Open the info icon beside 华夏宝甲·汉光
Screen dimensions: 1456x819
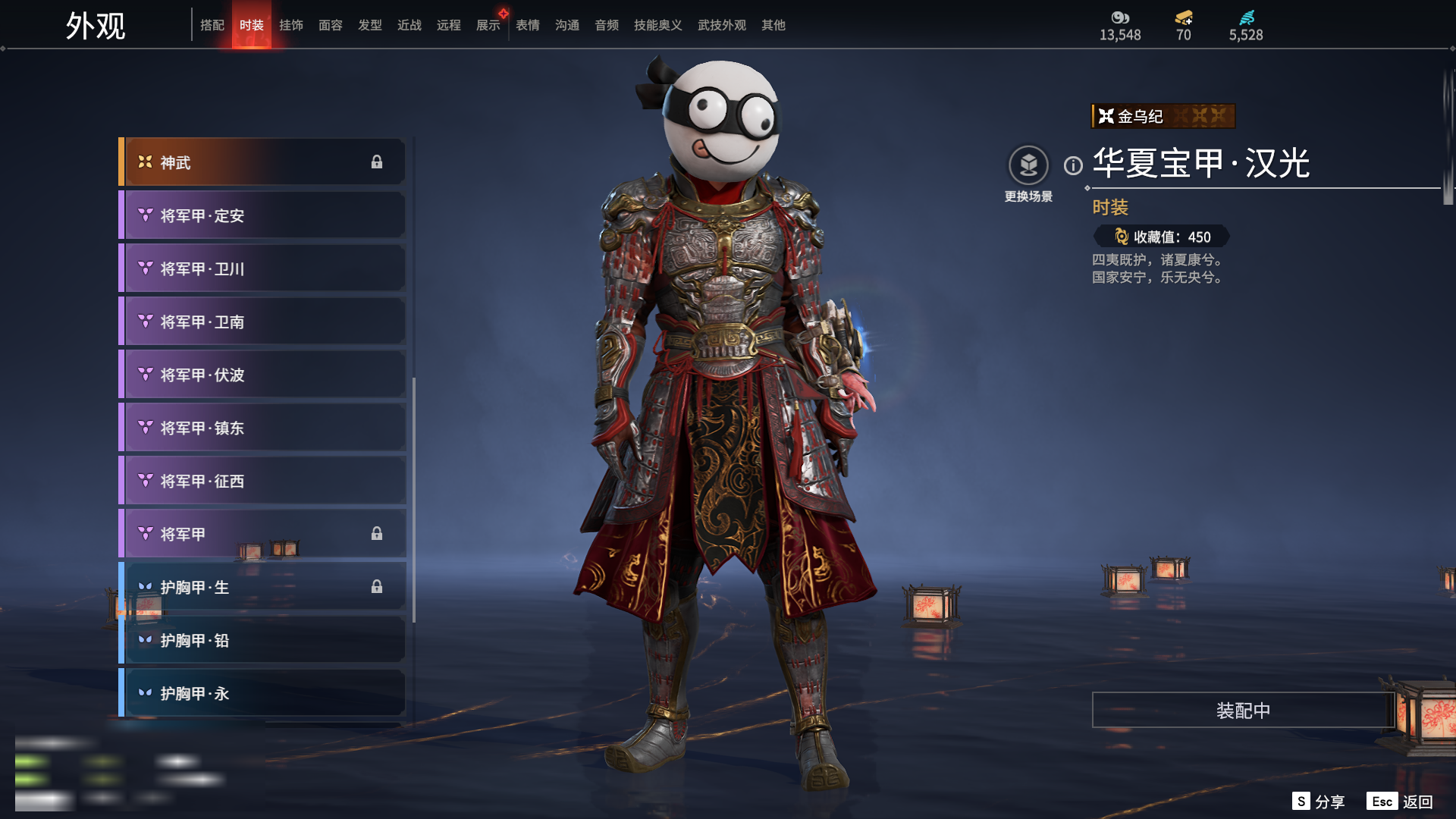click(x=1073, y=165)
